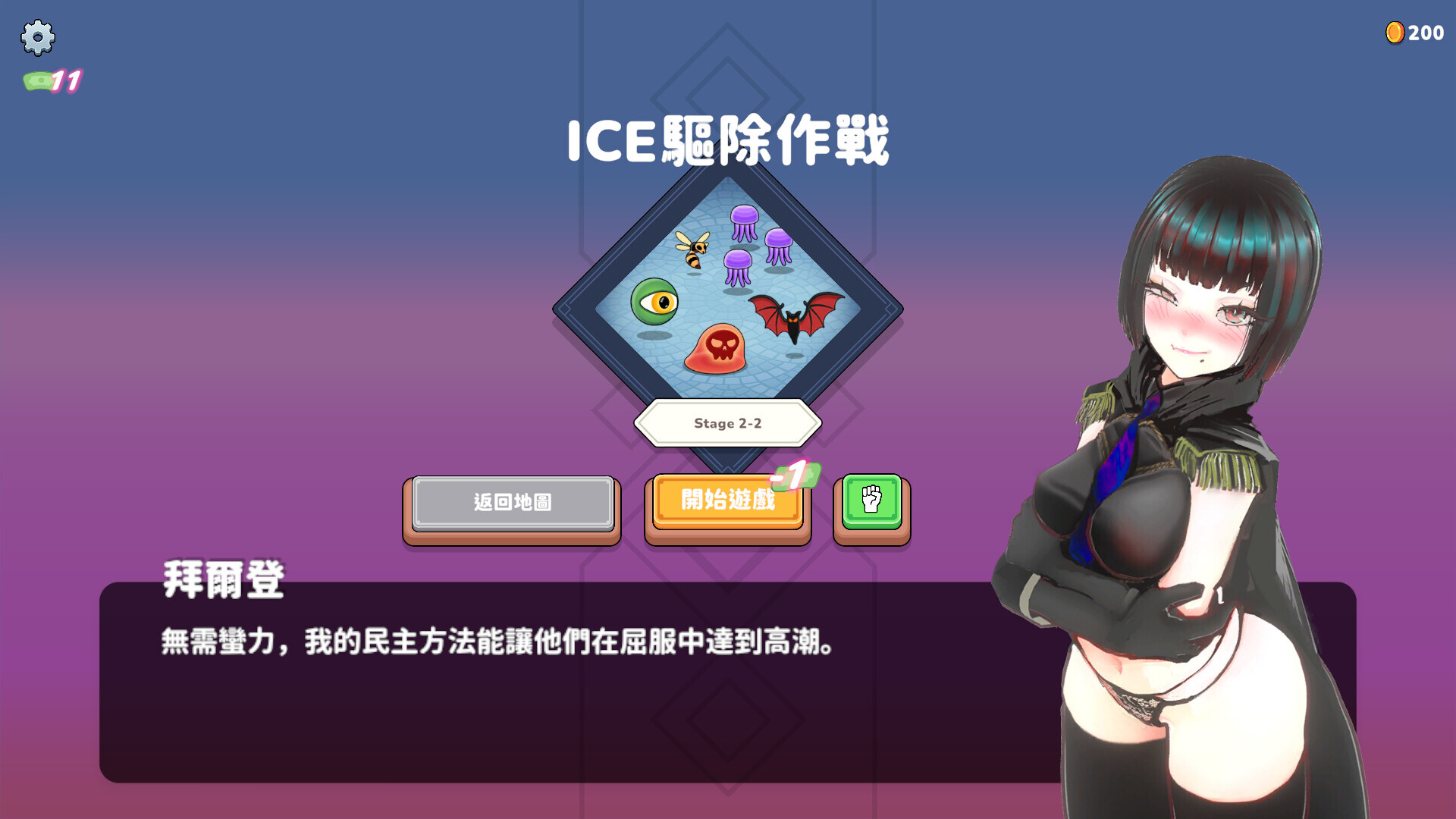
Task: Select the bee enemy icon on the map
Action: coord(692,253)
